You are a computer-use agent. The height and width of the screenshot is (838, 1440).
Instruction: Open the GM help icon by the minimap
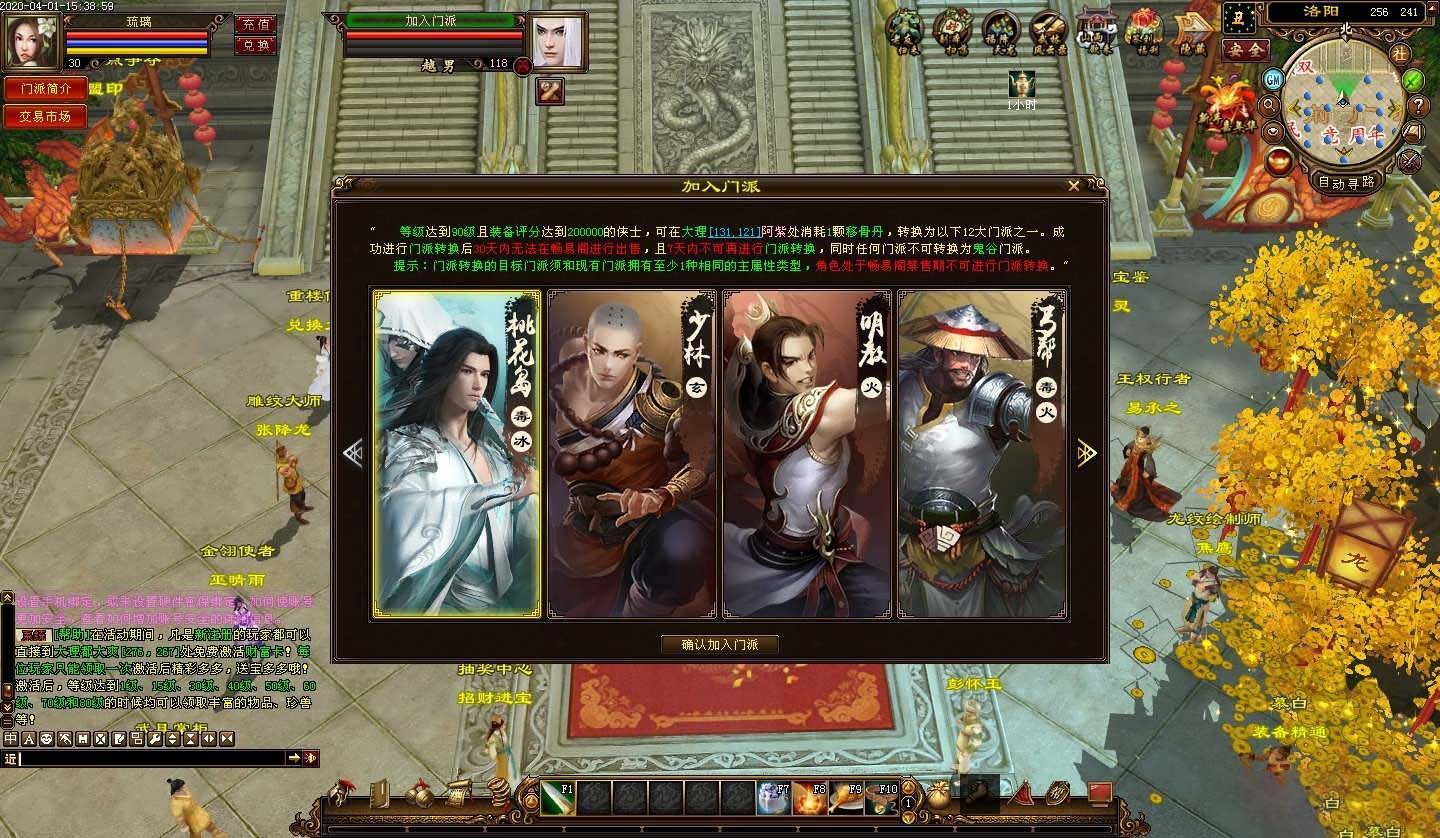coord(1273,79)
